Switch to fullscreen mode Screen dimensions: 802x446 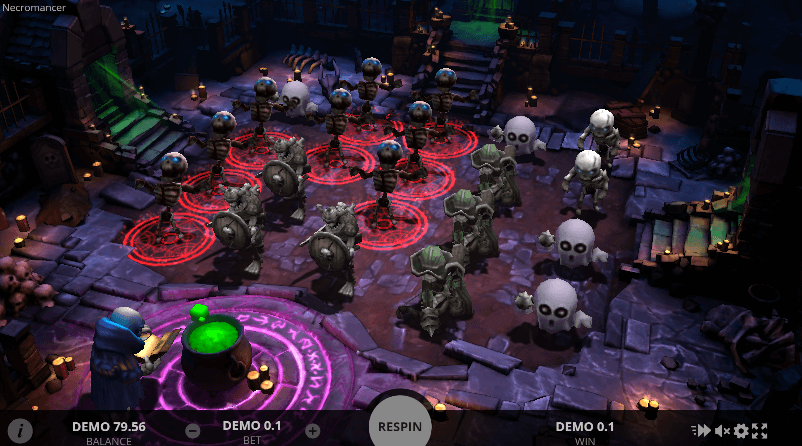760,431
